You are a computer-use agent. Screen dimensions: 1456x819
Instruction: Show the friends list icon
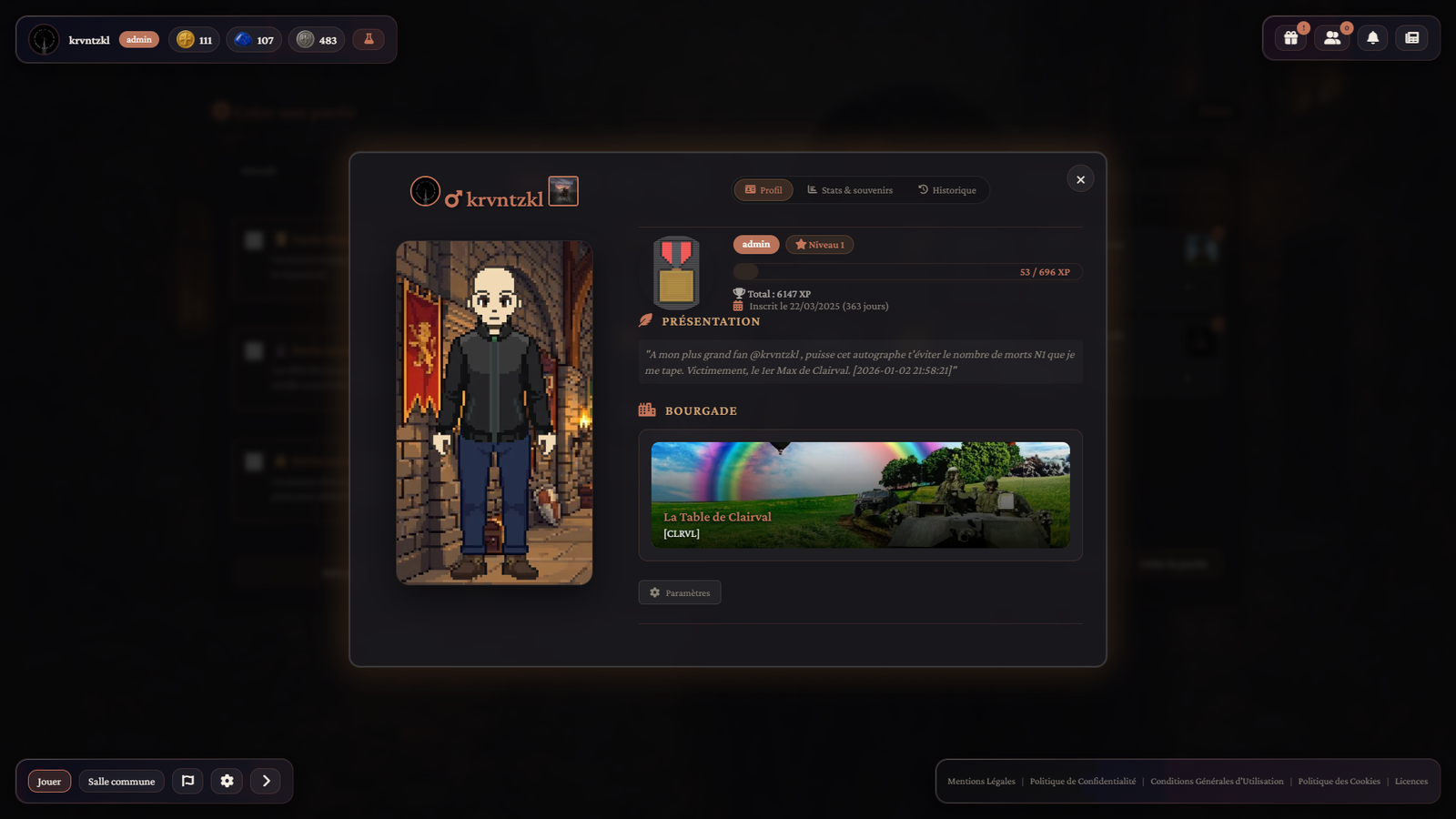(x=1332, y=38)
